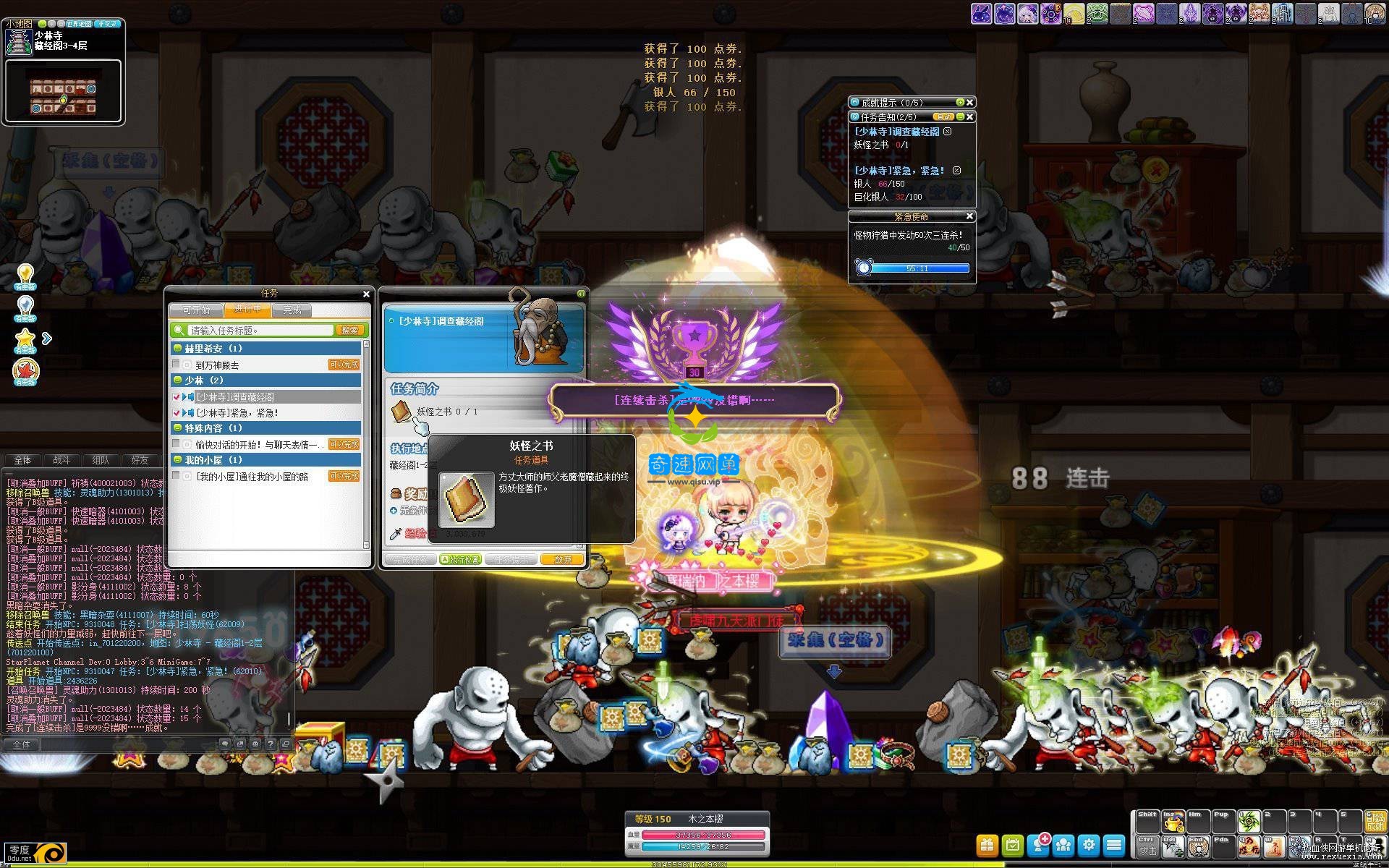Image resolution: width=1389 pixels, height=868 pixels.
Task: Click the yellow lightbulb notification icon
Action: tap(25, 276)
